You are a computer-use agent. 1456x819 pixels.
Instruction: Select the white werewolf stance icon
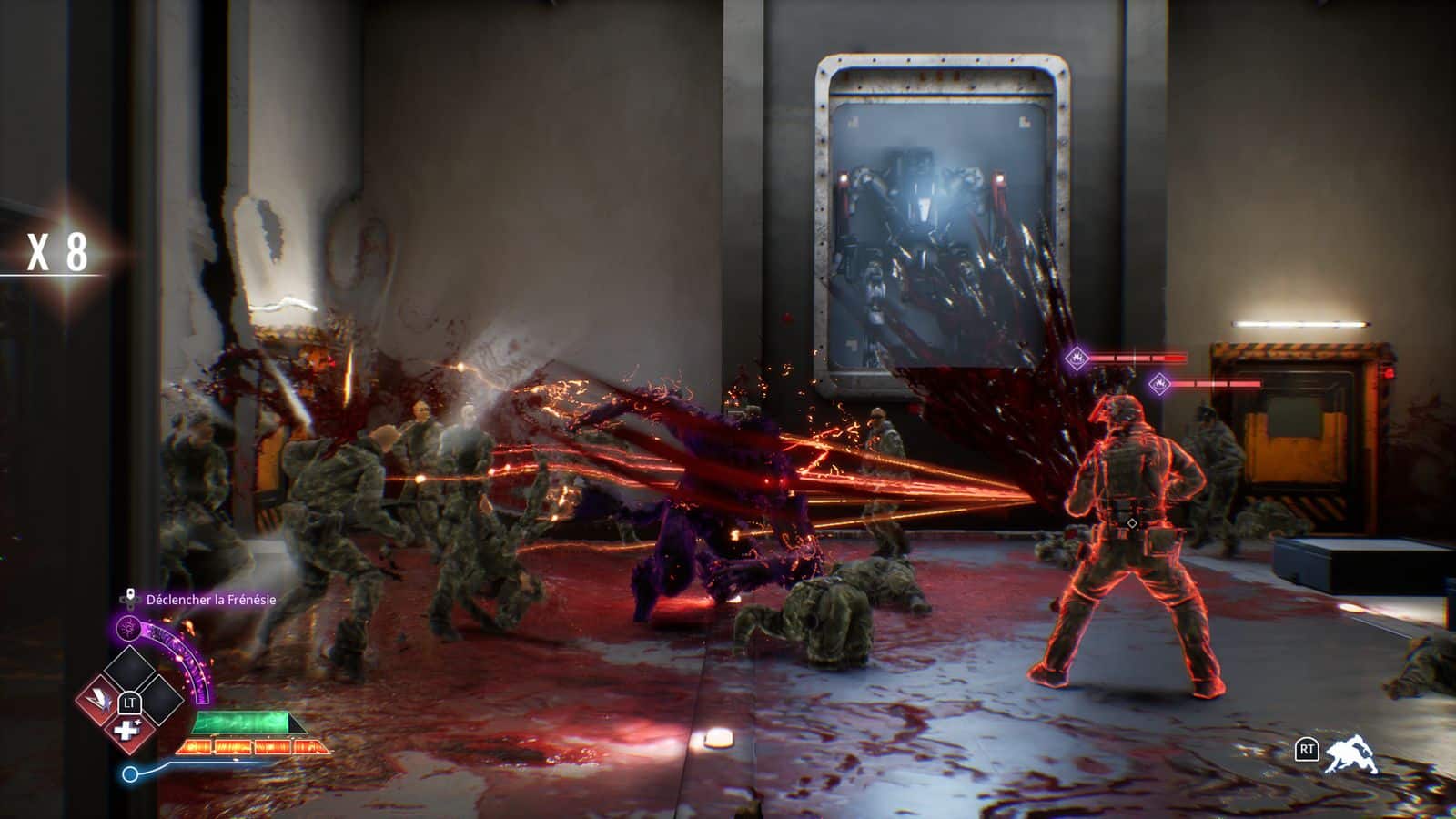coord(1350,753)
